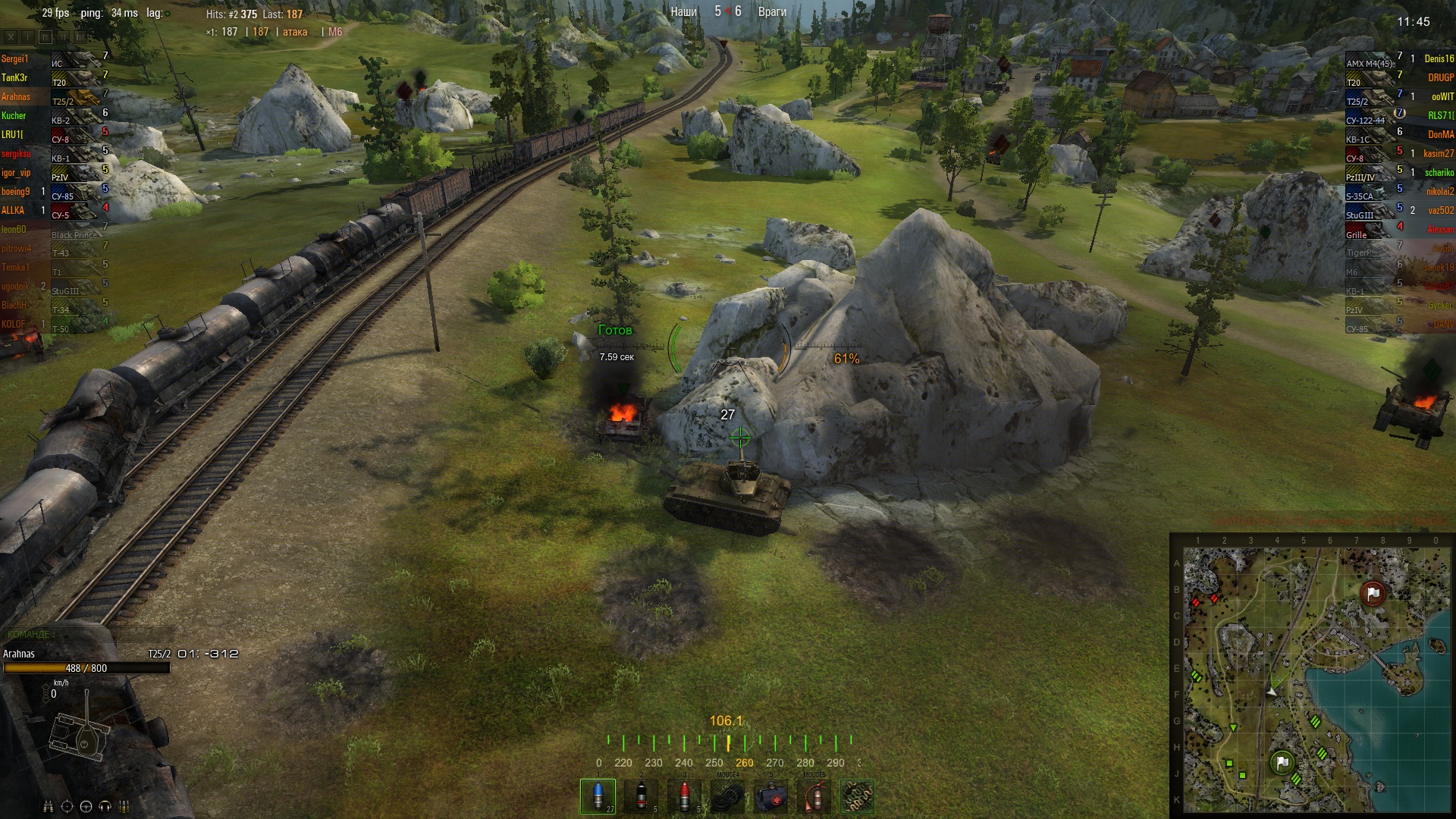Choose enemy AMX M4(45) player row
The image size is (1456, 819).
1399,59
